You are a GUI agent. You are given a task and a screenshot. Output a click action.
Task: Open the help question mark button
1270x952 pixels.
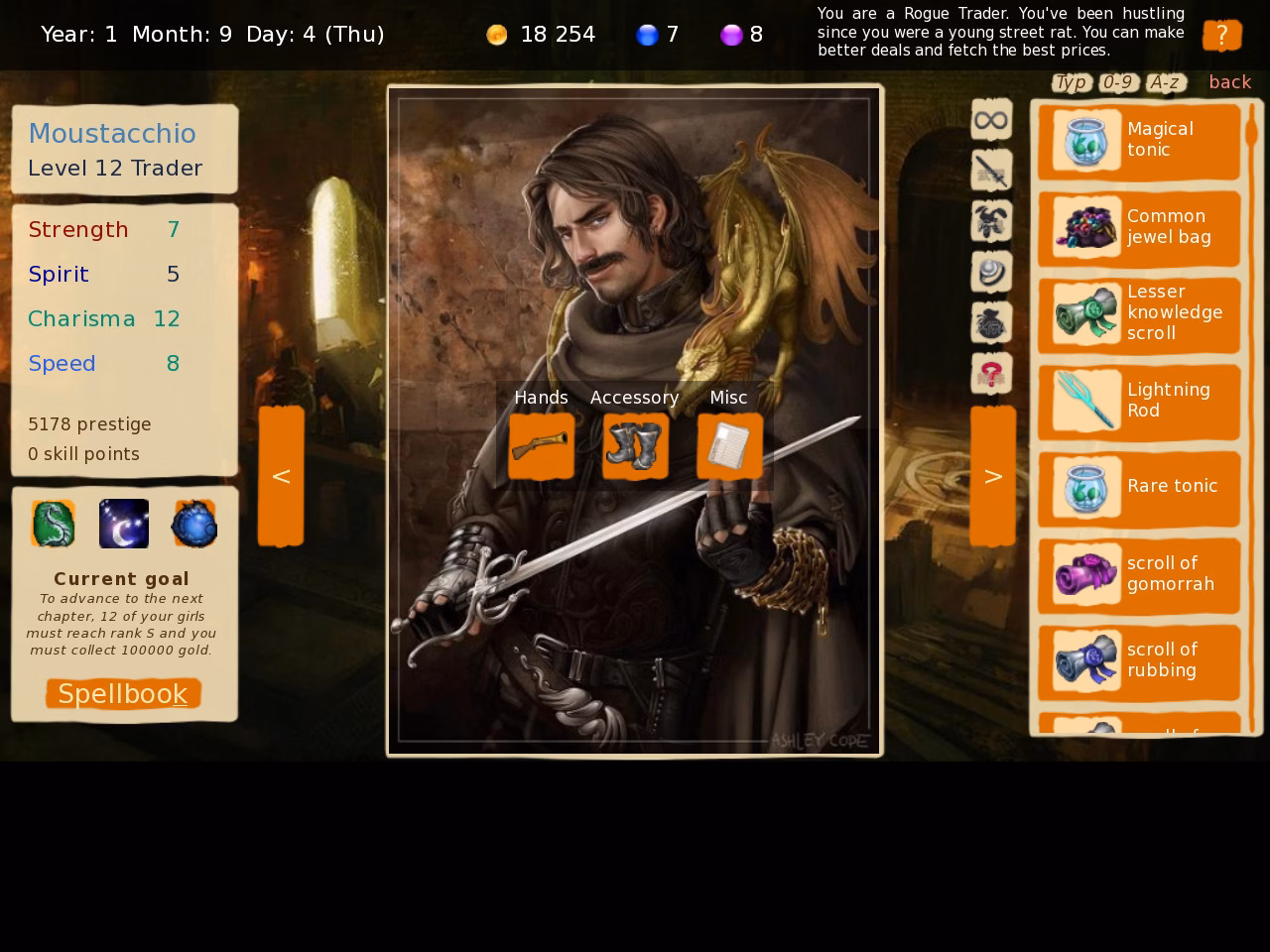pyautogui.click(x=1222, y=35)
